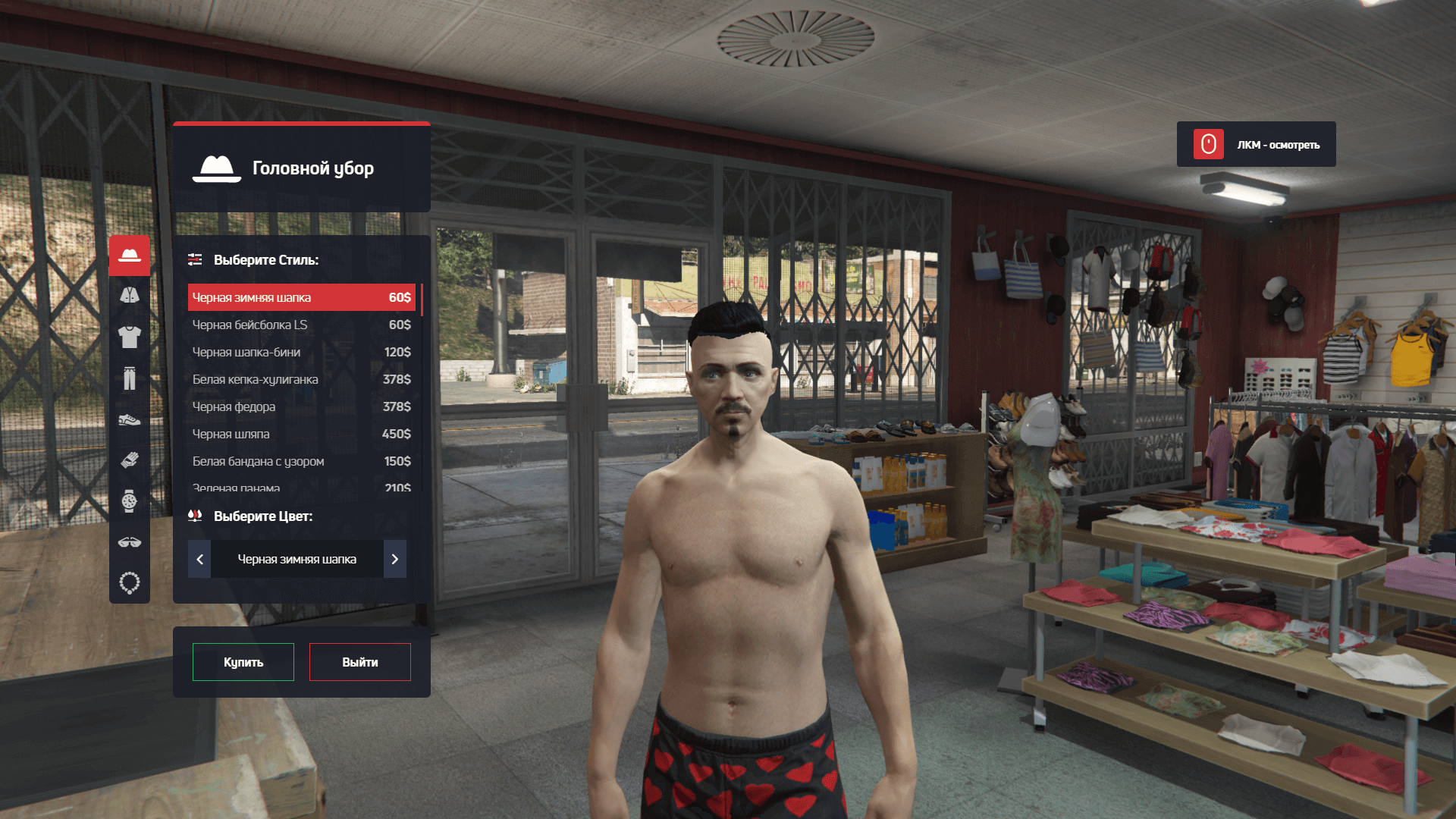Screen dimensions: 1456x819
Task: Choose the Черная федора hat
Action: tap(301, 406)
